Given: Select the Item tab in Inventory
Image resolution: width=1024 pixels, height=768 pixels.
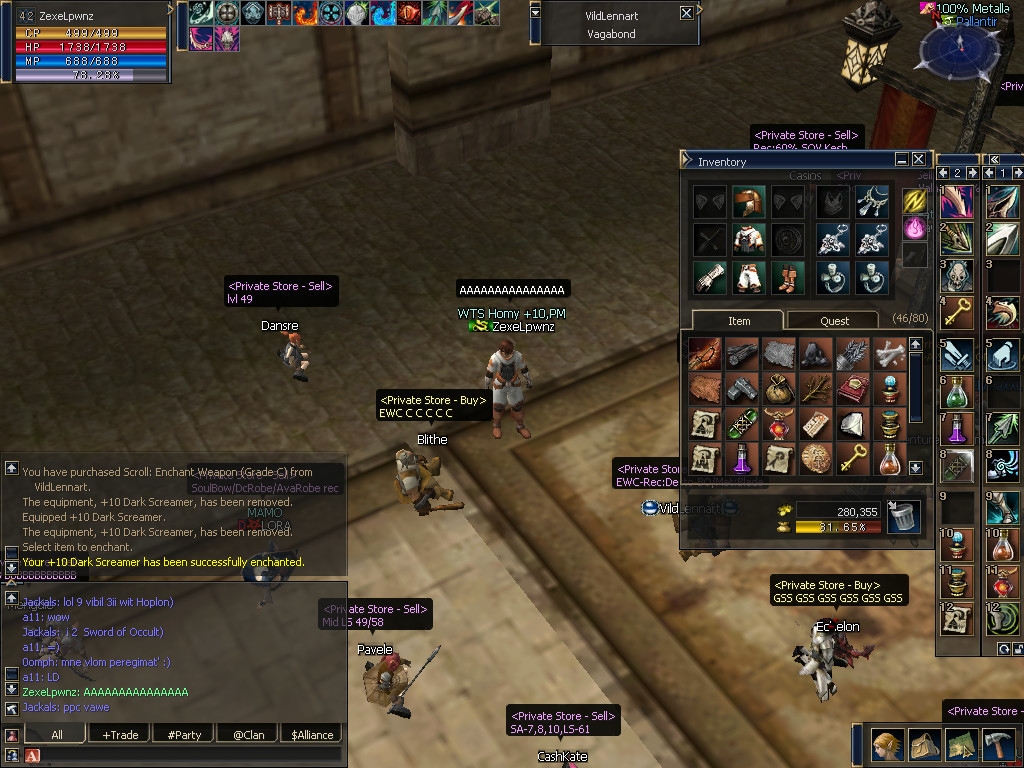Looking at the screenshot, I should [739, 321].
